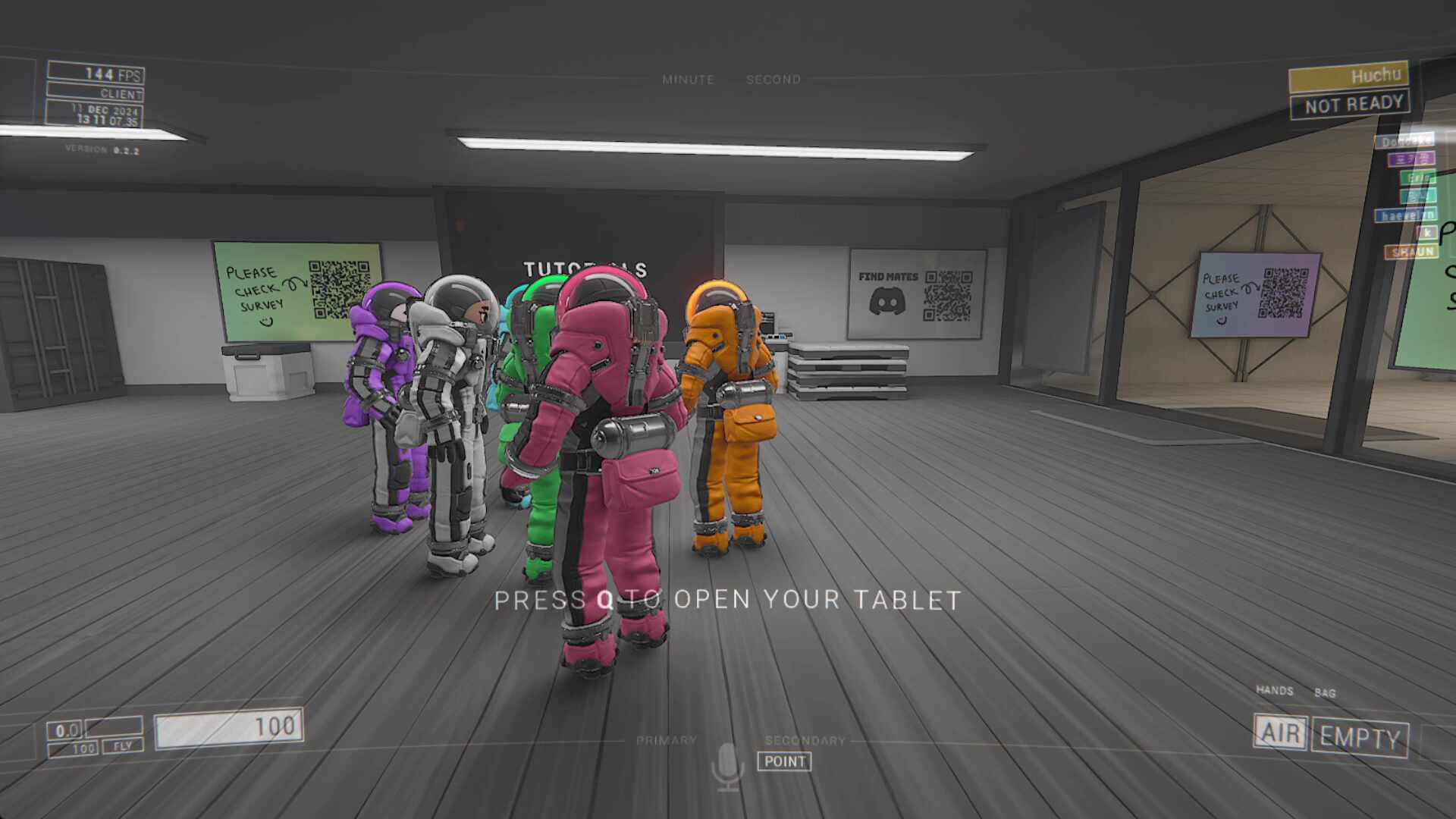
Task: Select the AIR hands slot
Action: point(1280,733)
